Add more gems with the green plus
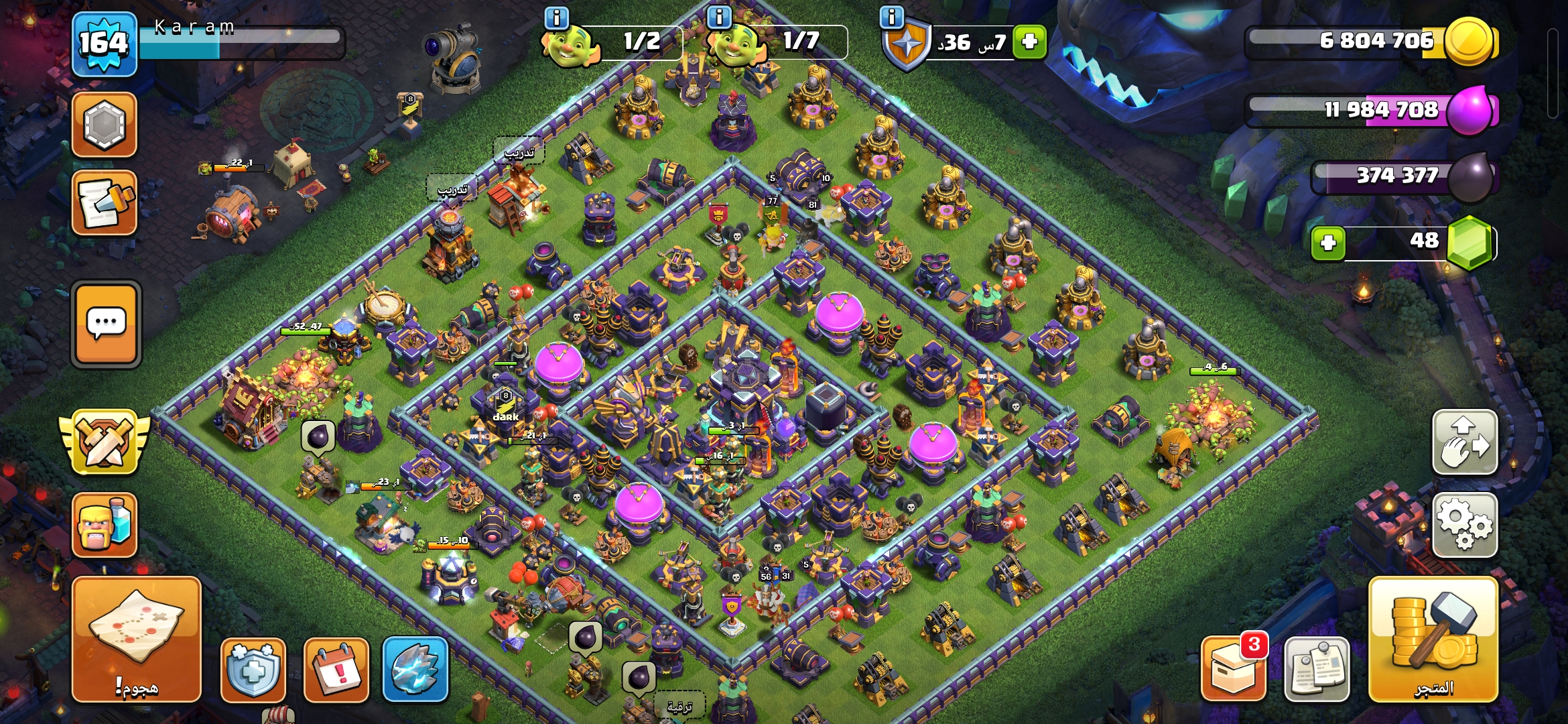The width and height of the screenshot is (1568, 724). click(x=1328, y=243)
